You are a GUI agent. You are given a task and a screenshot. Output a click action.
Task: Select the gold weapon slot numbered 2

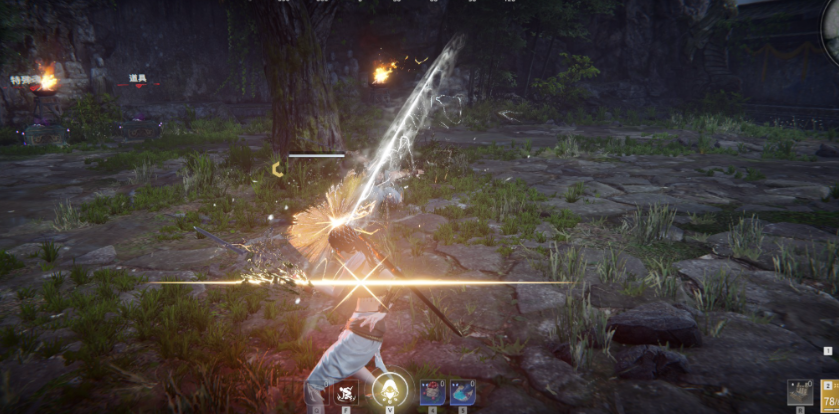(x=830, y=395)
